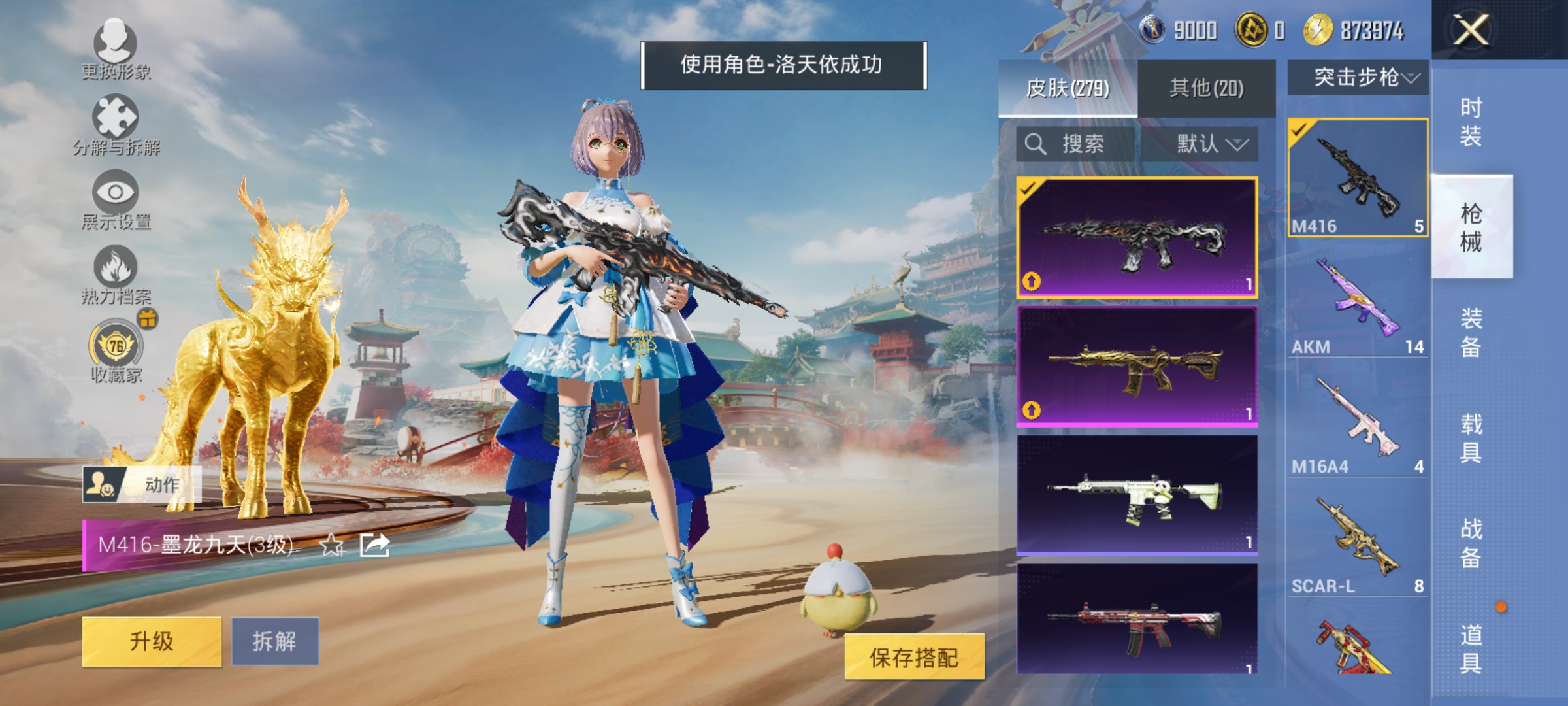Tap the search magnifier in the skin list
Screen dimensions: 1568x706
click(1037, 144)
